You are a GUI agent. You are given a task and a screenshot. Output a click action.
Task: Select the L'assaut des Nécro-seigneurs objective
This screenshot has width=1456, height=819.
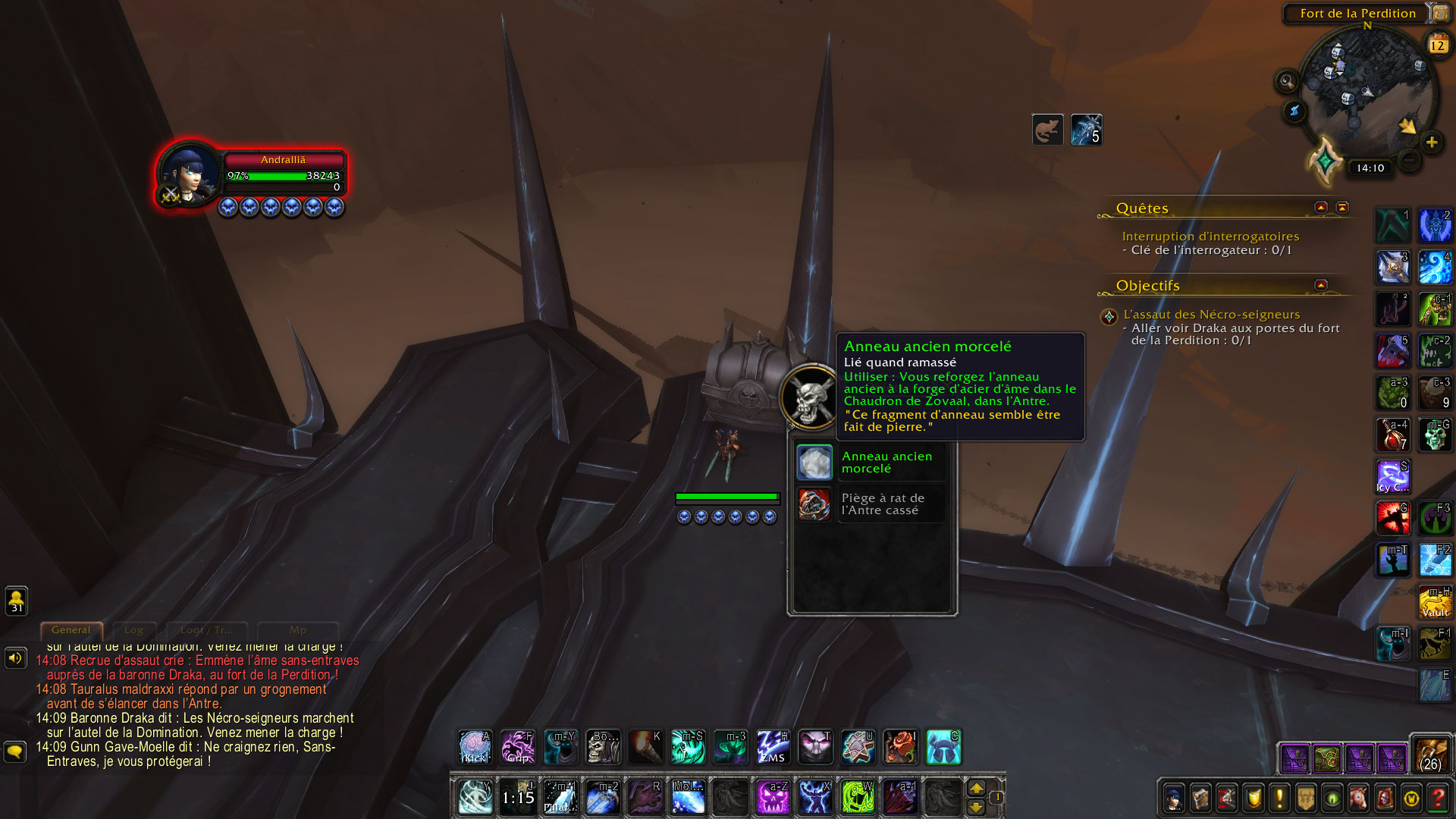coord(1211,314)
